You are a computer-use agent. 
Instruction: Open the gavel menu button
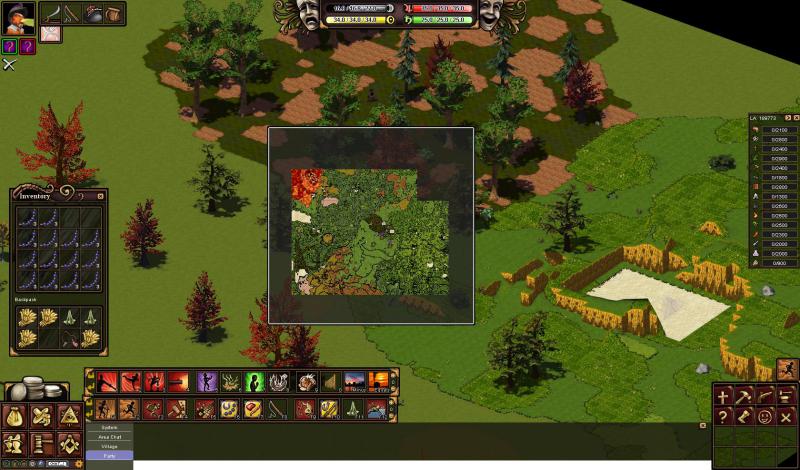[x=41, y=443]
